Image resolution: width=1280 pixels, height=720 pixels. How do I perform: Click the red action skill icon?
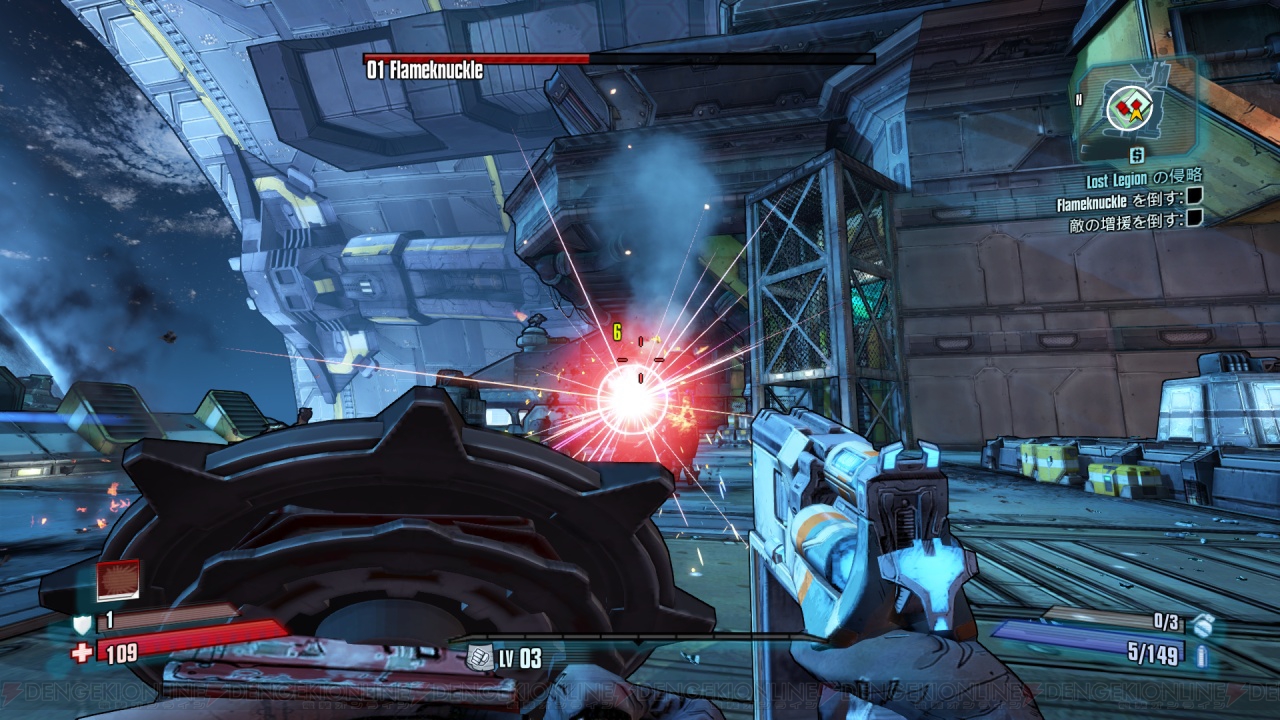click(x=117, y=580)
